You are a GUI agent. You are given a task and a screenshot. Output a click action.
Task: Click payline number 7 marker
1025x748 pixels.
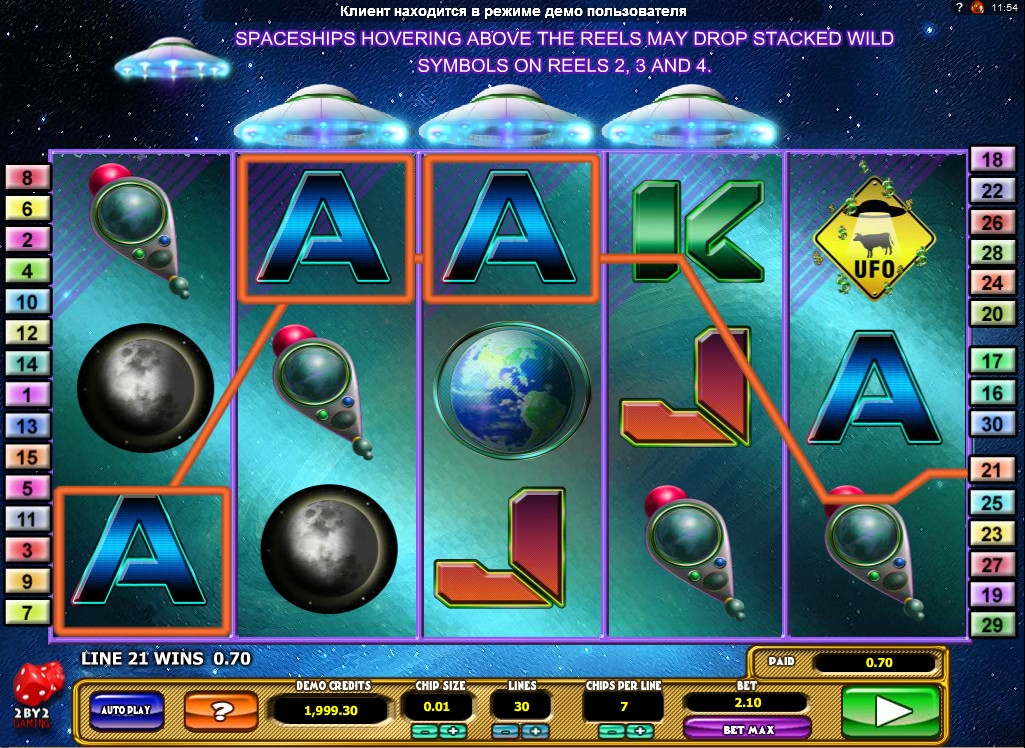point(28,611)
